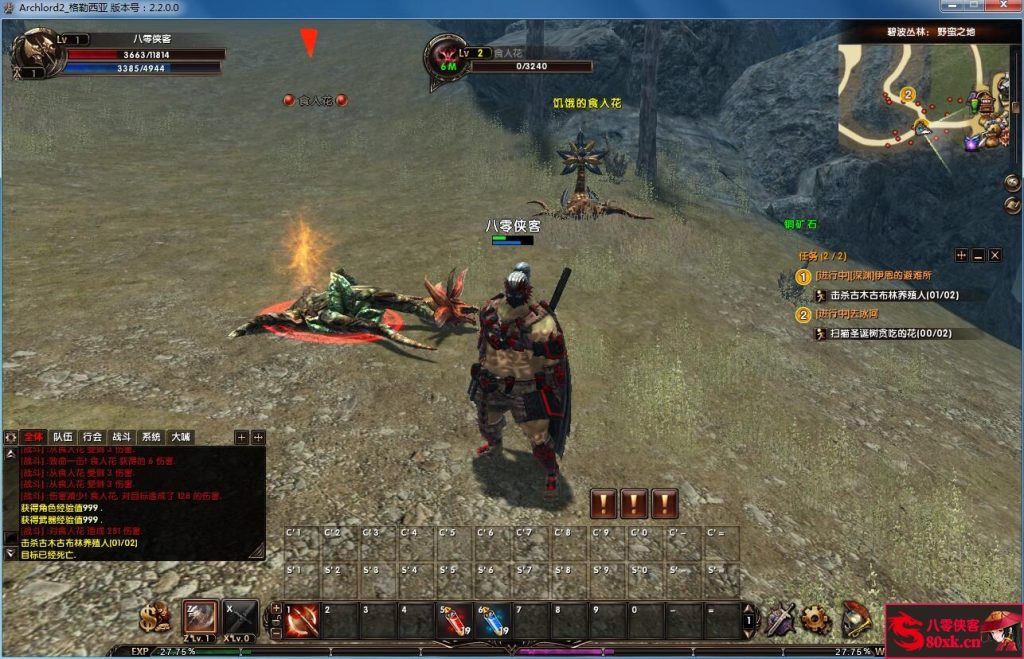Open the 行会 guild chat tab
This screenshot has width=1024, height=659.
[93, 437]
